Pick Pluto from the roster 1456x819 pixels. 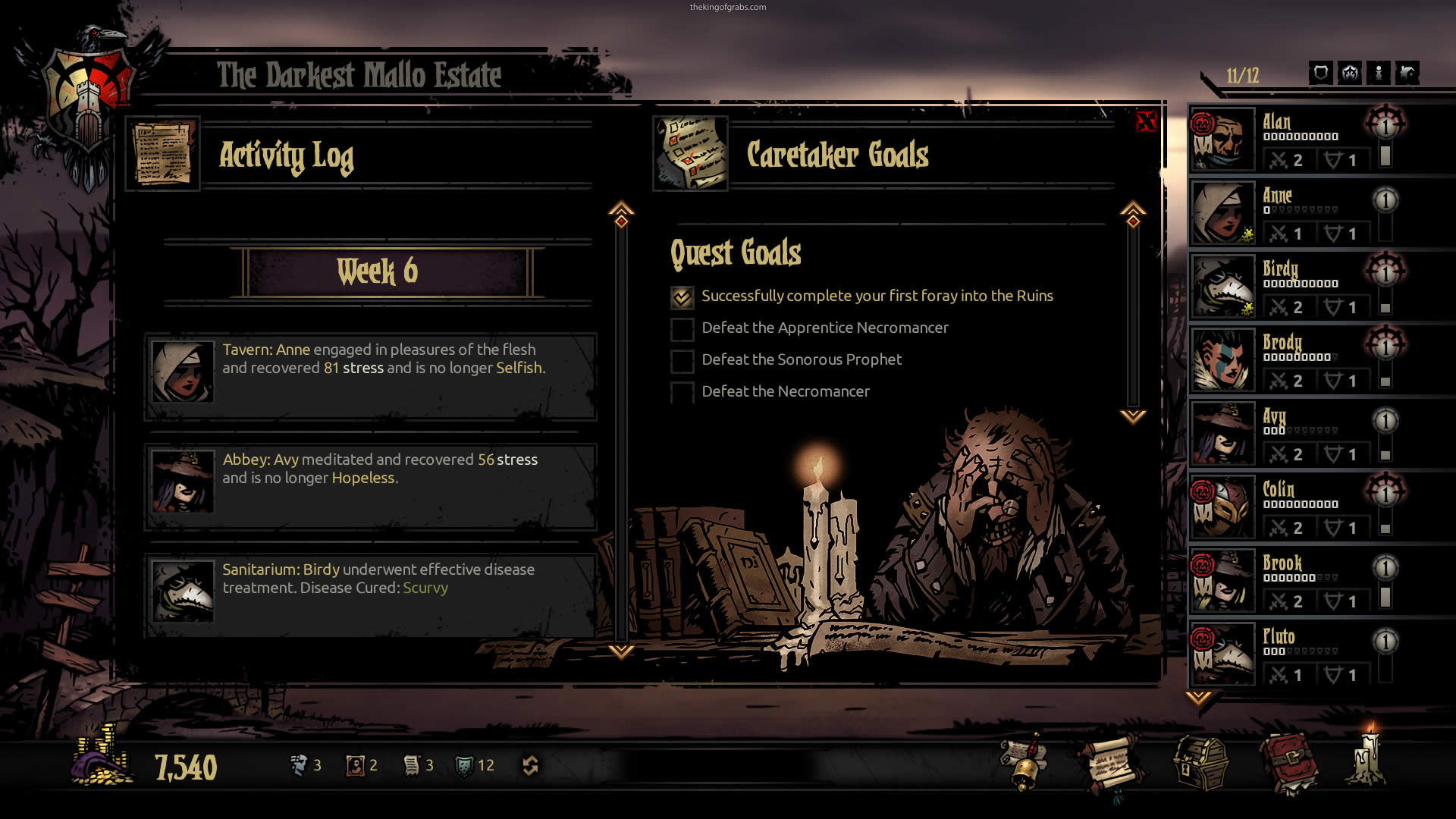pyautogui.click(x=1298, y=655)
